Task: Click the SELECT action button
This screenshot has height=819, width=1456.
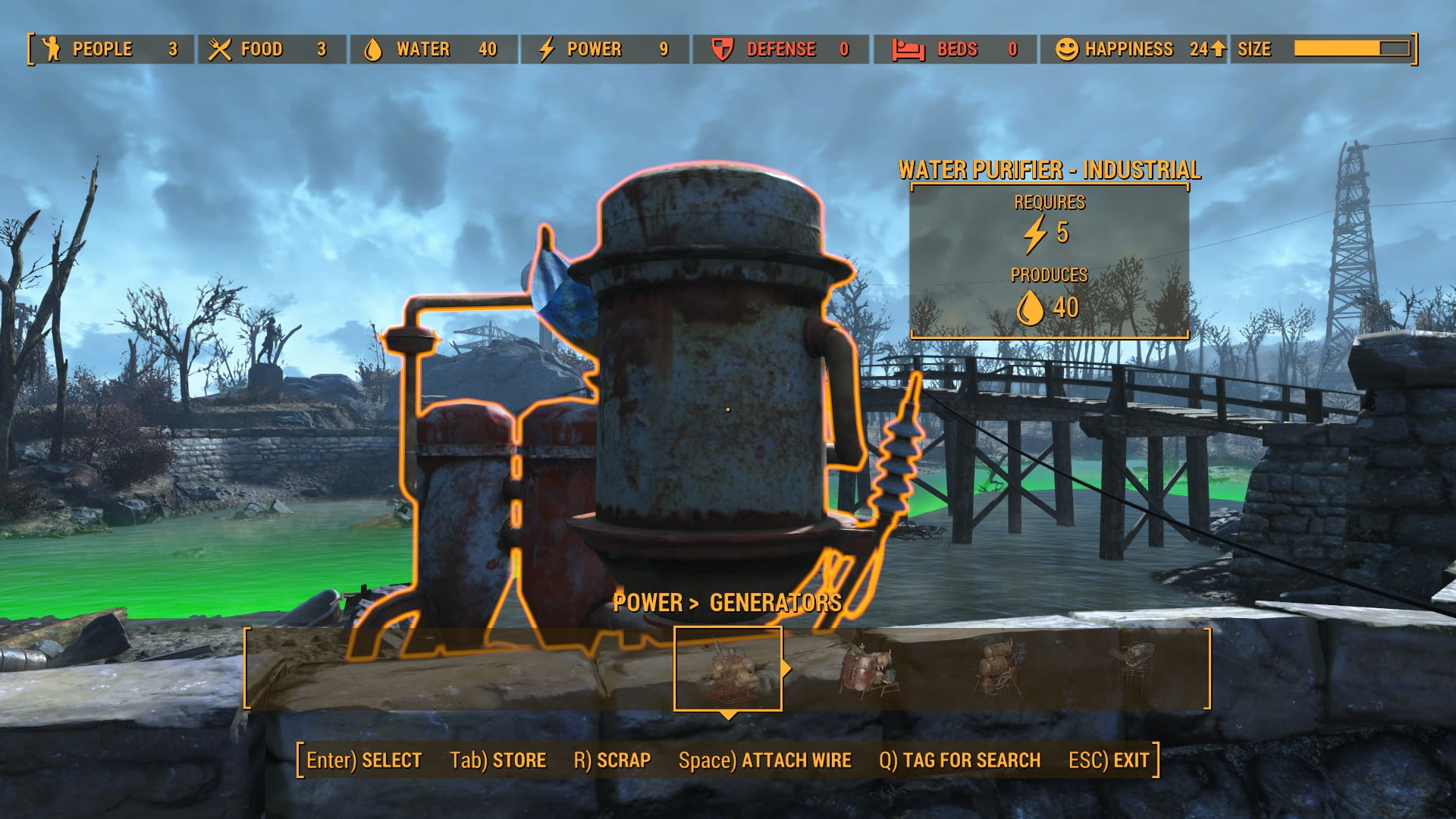Action: (364, 761)
